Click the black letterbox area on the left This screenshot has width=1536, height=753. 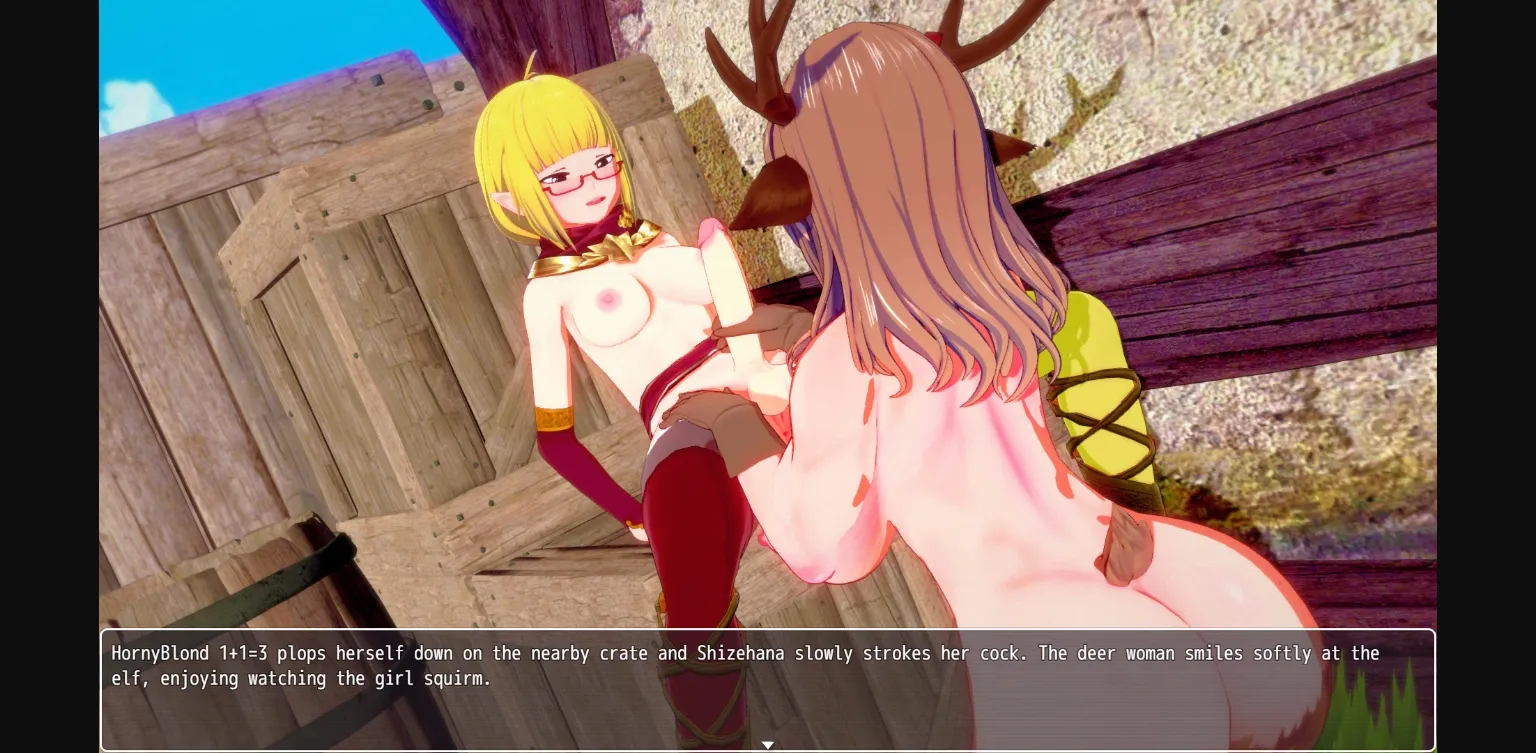point(48,376)
